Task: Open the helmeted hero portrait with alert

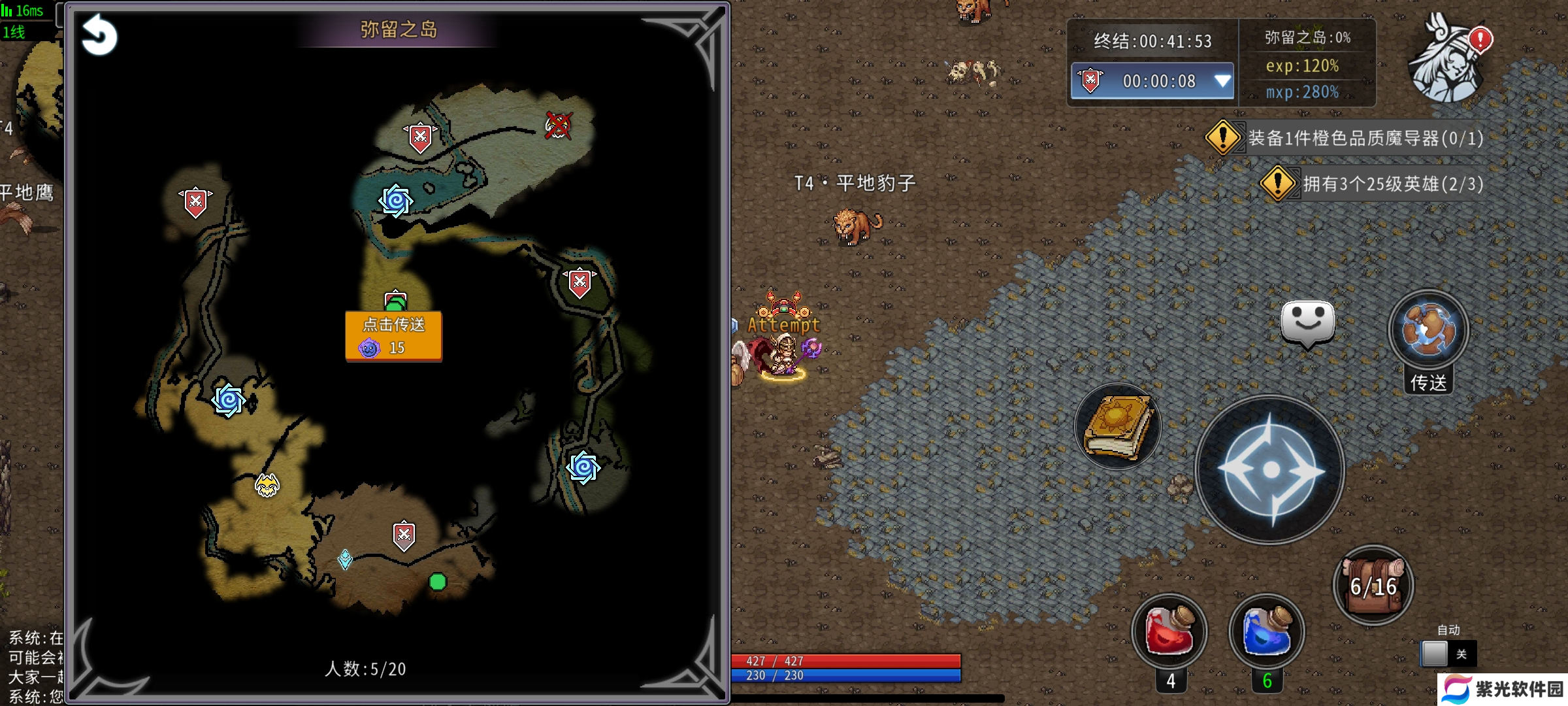Action: [1448, 60]
